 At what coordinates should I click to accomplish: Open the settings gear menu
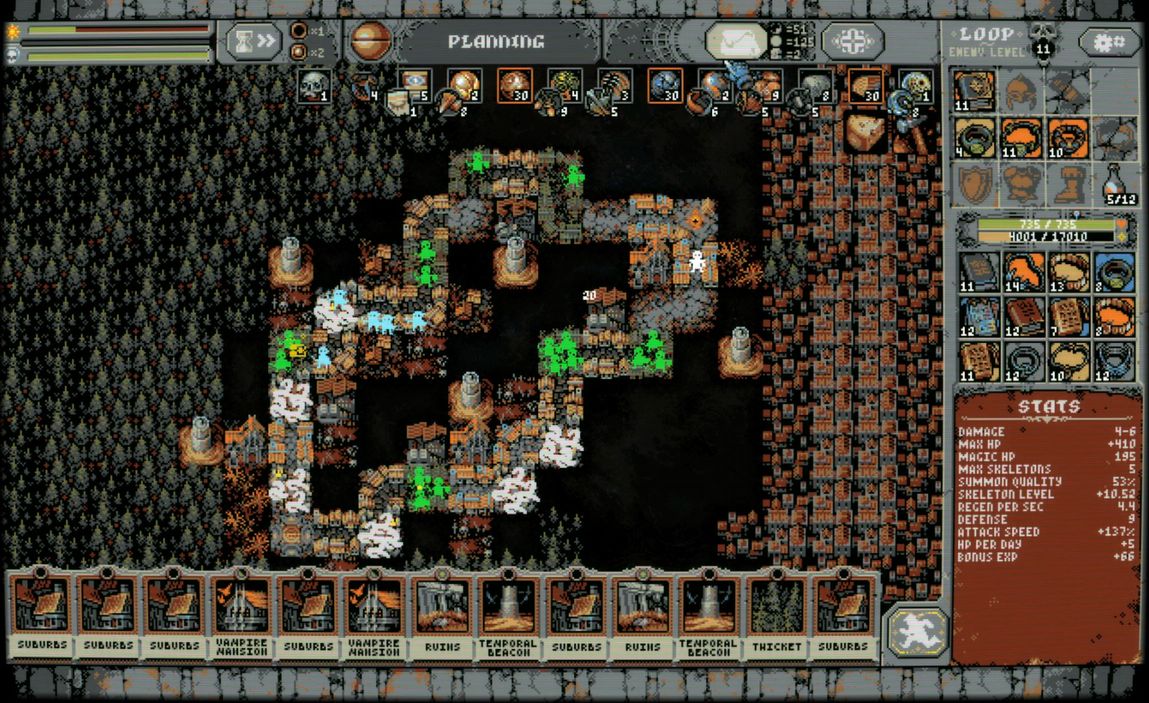[x=1109, y=42]
